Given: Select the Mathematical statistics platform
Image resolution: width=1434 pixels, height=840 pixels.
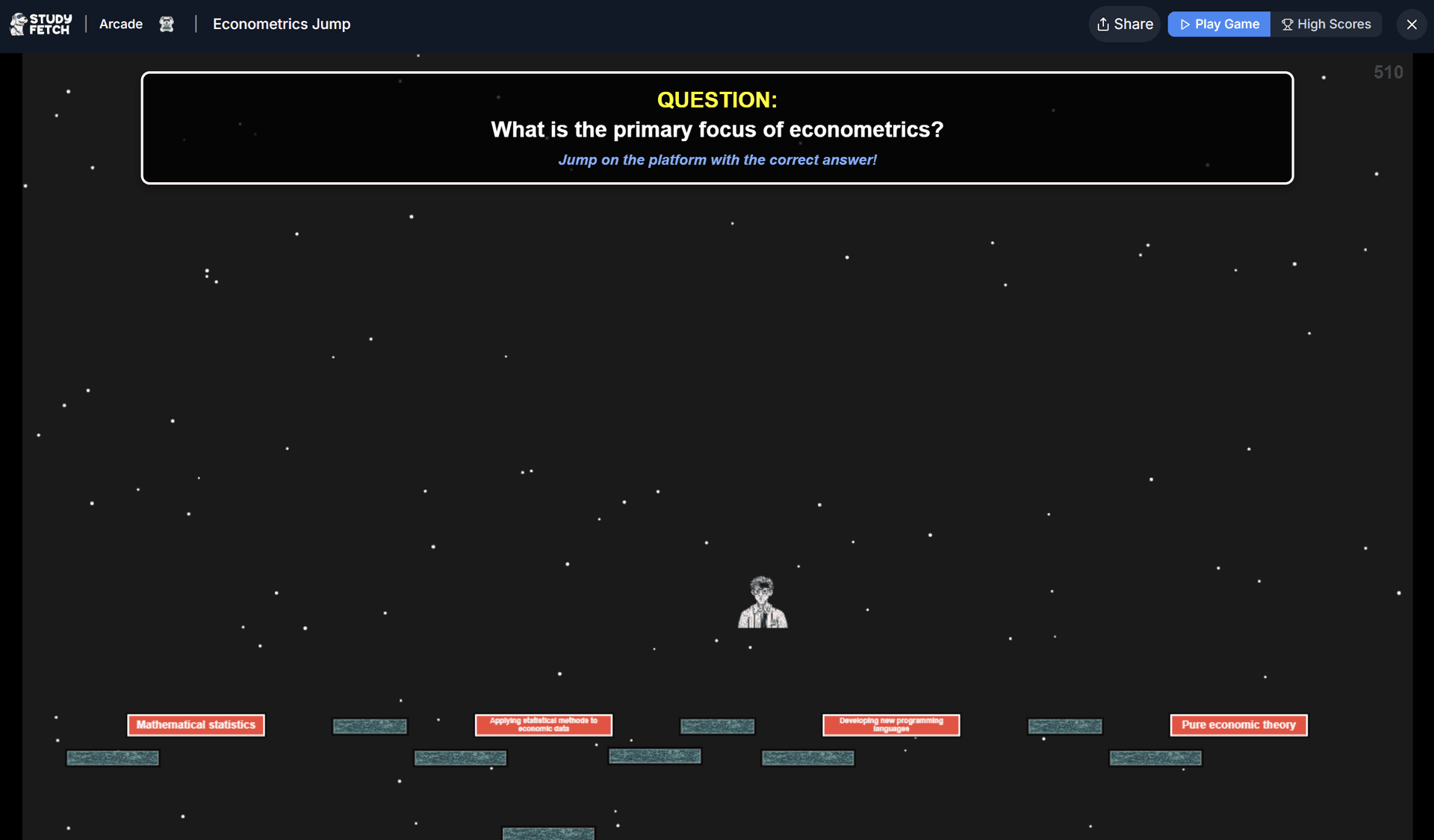Looking at the screenshot, I should (x=196, y=724).
